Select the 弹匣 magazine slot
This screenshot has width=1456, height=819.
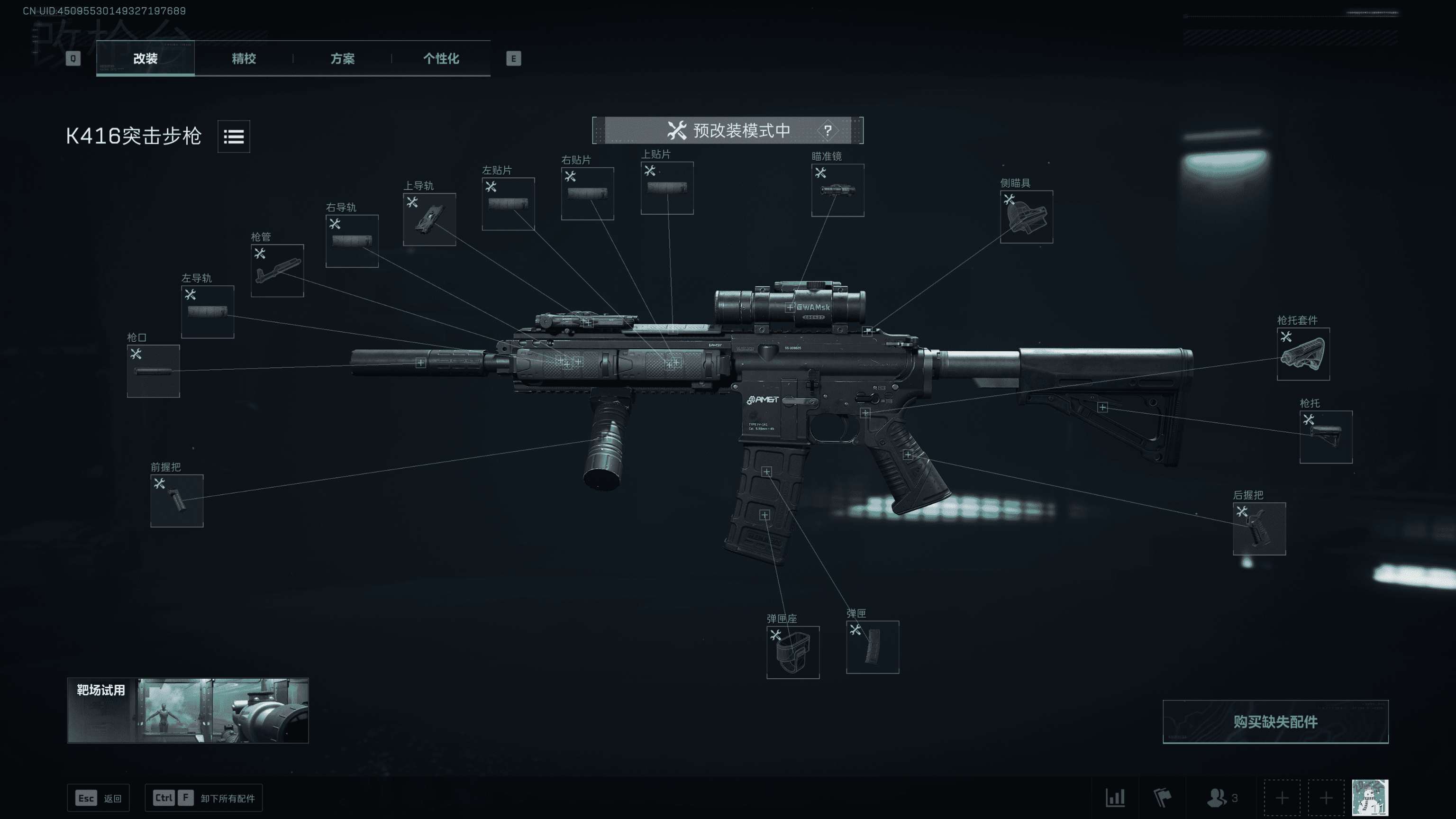pyautogui.click(x=872, y=646)
